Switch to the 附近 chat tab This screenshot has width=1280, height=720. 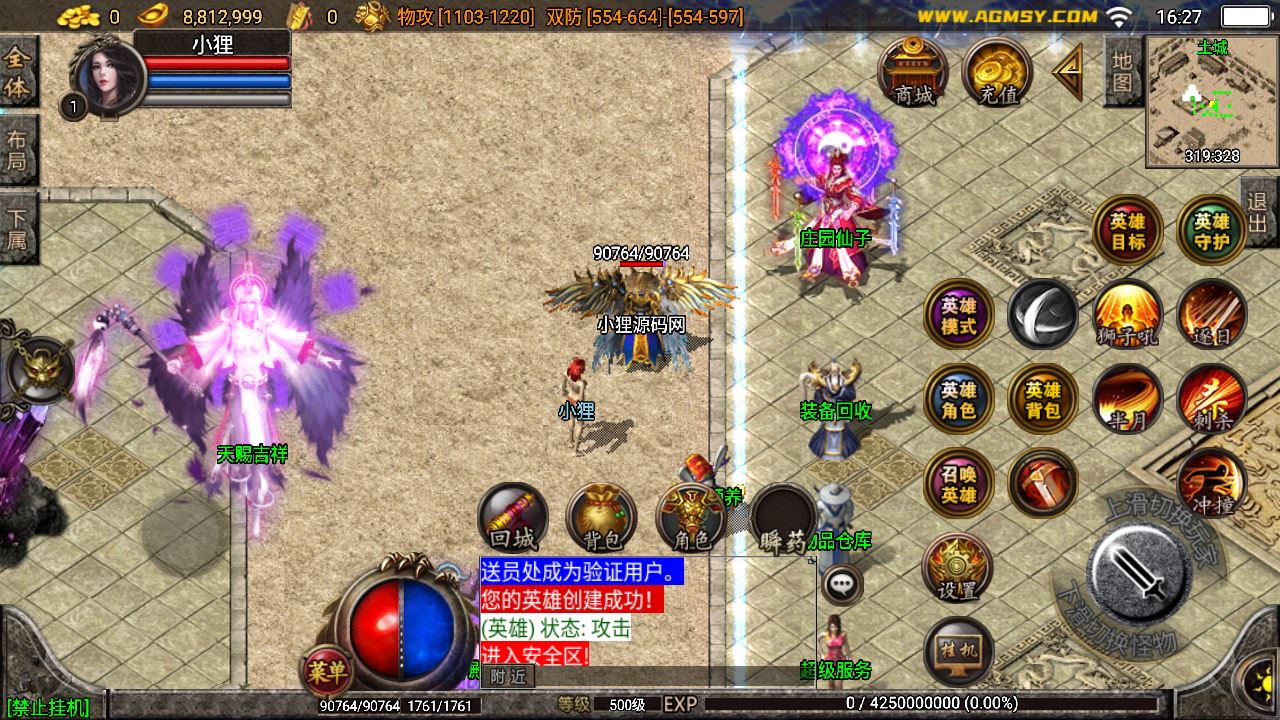pyautogui.click(x=506, y=676)
